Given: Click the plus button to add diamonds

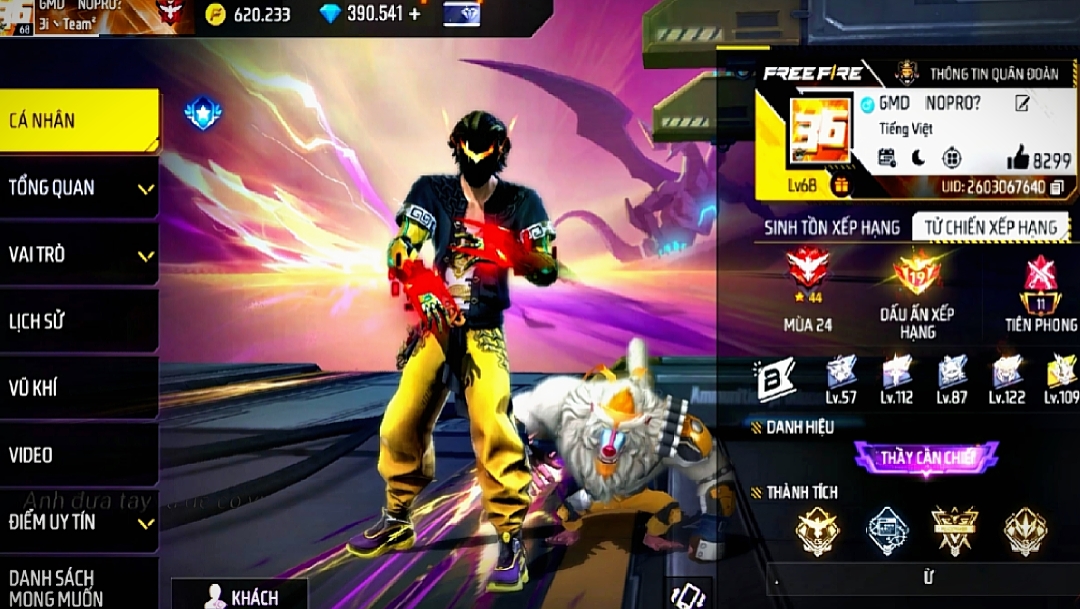Looking at the screenshot, I should (x=415, y=14).
